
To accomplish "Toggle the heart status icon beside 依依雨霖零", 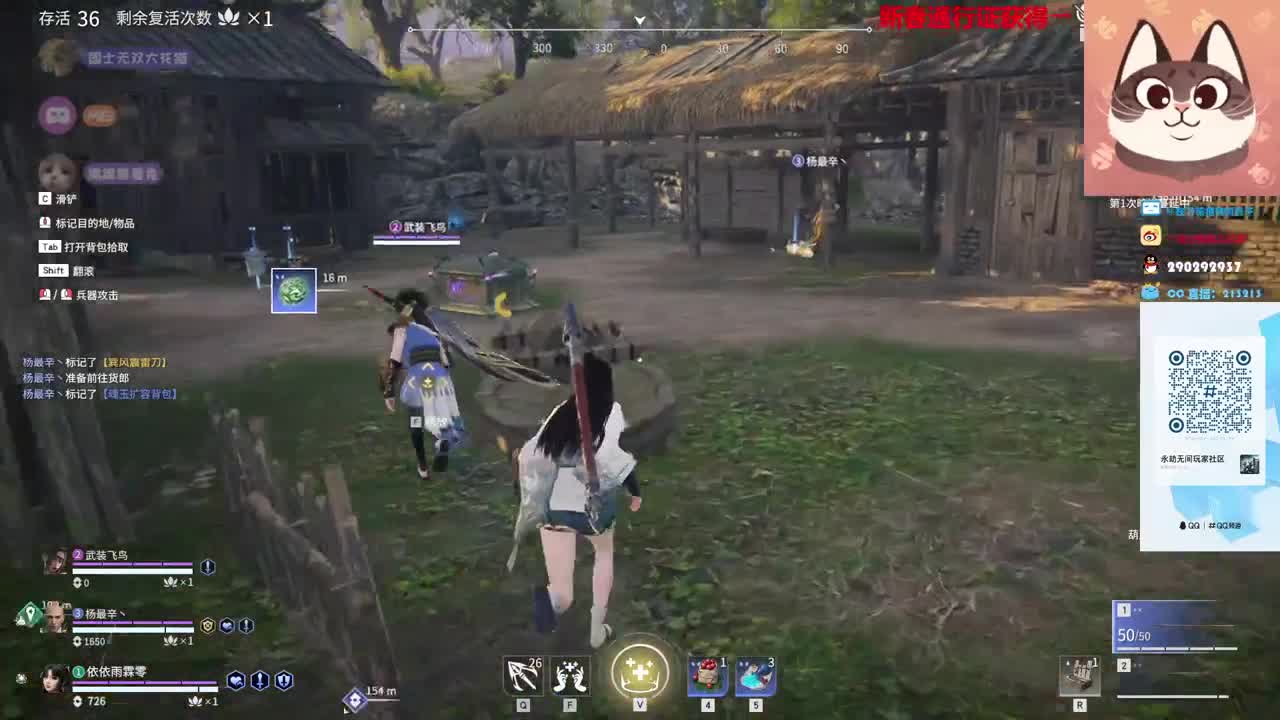I will (x=236, y=681).
